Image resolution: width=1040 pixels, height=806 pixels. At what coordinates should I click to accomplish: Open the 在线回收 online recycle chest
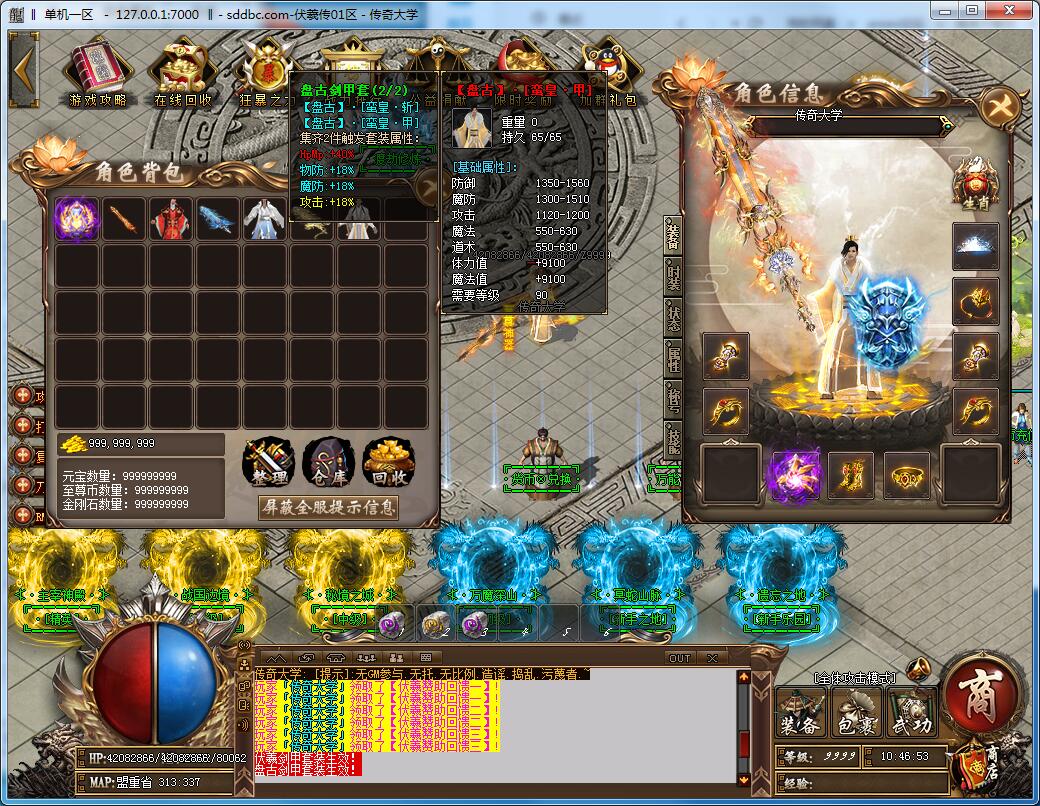click(x=182, y=68)
